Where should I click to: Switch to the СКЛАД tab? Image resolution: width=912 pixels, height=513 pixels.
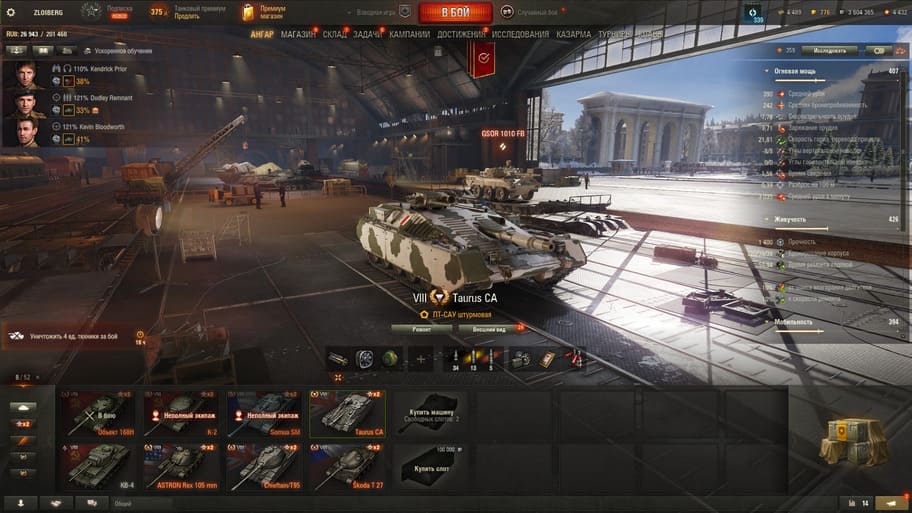coord(335,34)
